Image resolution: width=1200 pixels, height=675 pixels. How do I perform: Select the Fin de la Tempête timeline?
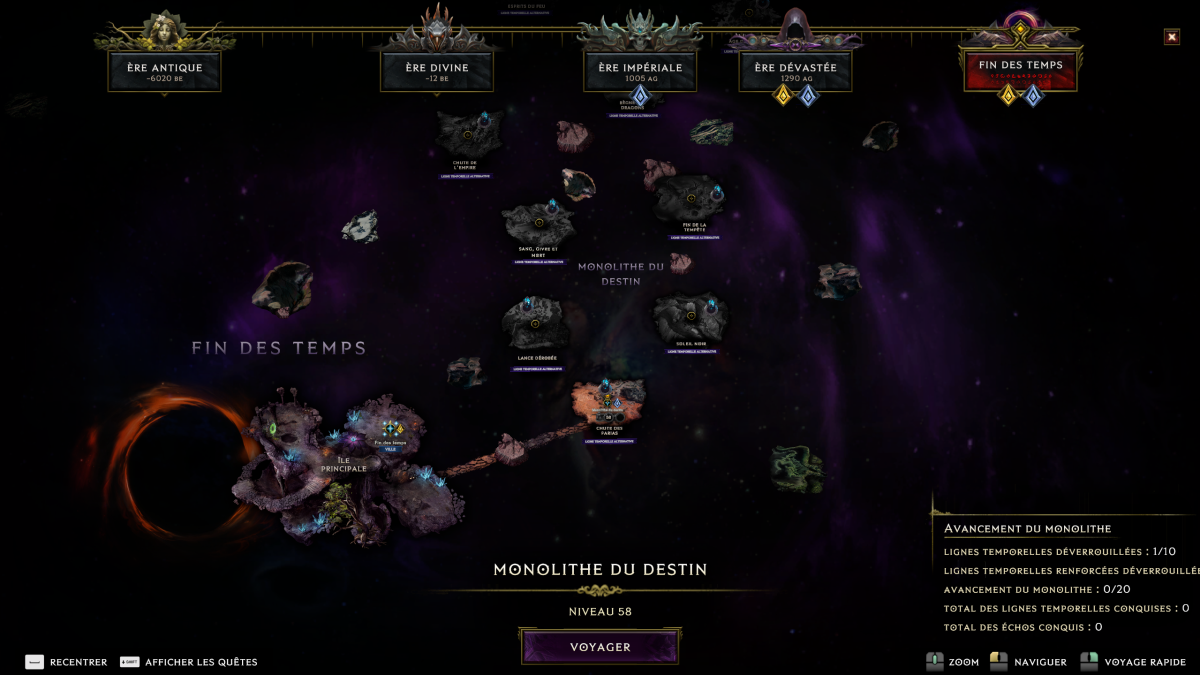tap(690, 198)
